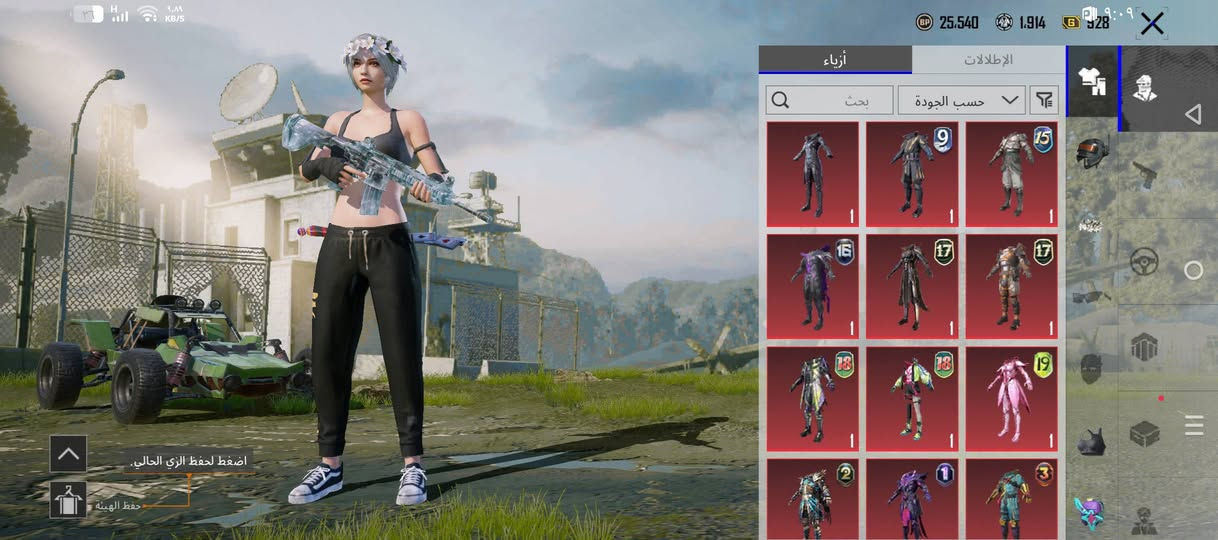Expand the up-arrow button above the hanger
Viewport: 1218px width, 540px height.
click(x=68, y=453)
